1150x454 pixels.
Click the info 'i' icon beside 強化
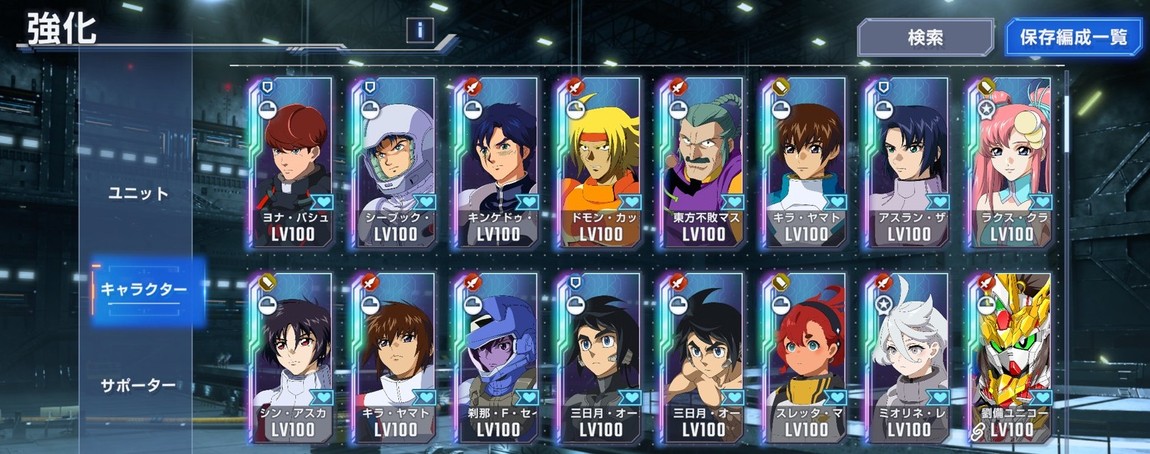click(x=420, y=32)
